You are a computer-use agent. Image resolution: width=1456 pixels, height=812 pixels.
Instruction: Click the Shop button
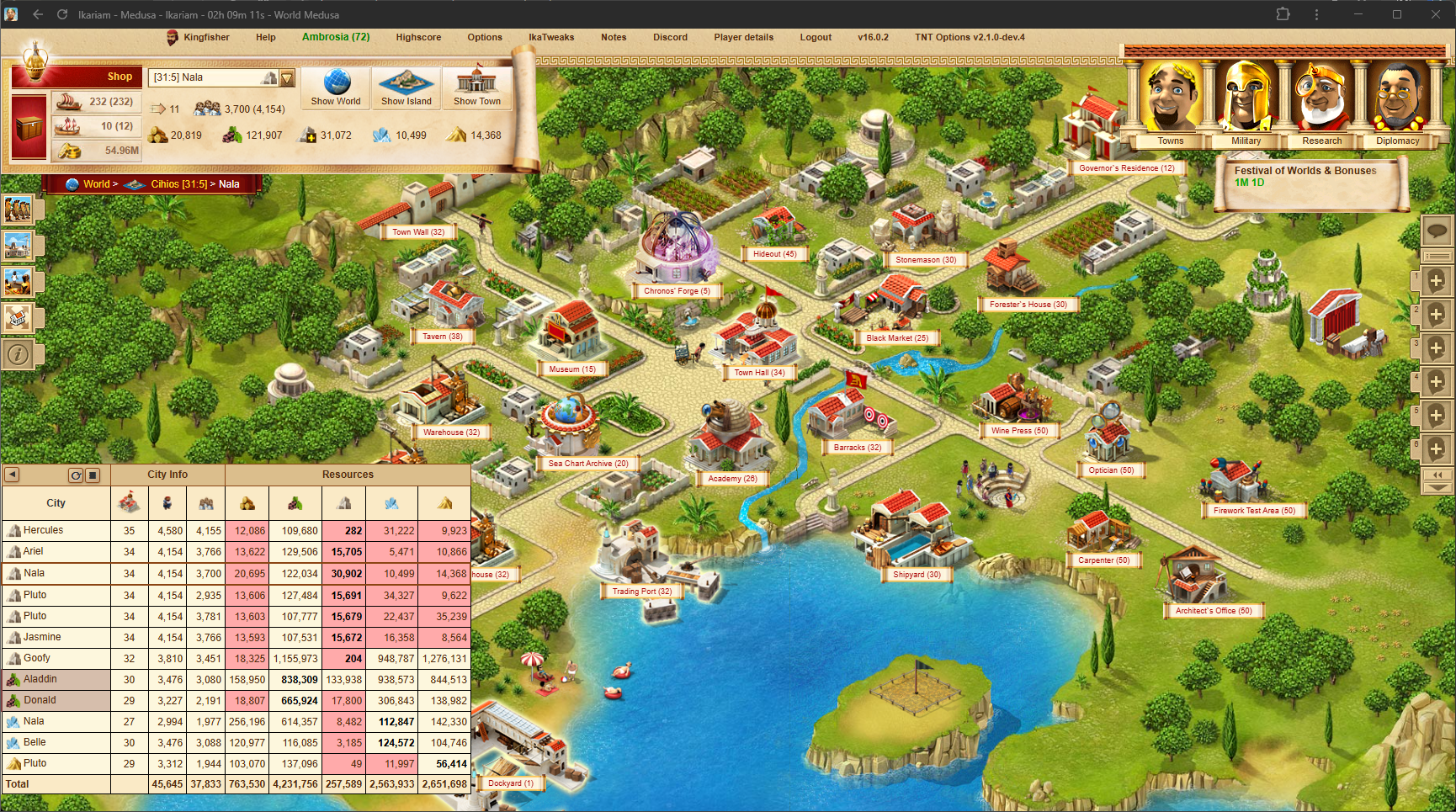pyautogui.click(x=119, y=77)
